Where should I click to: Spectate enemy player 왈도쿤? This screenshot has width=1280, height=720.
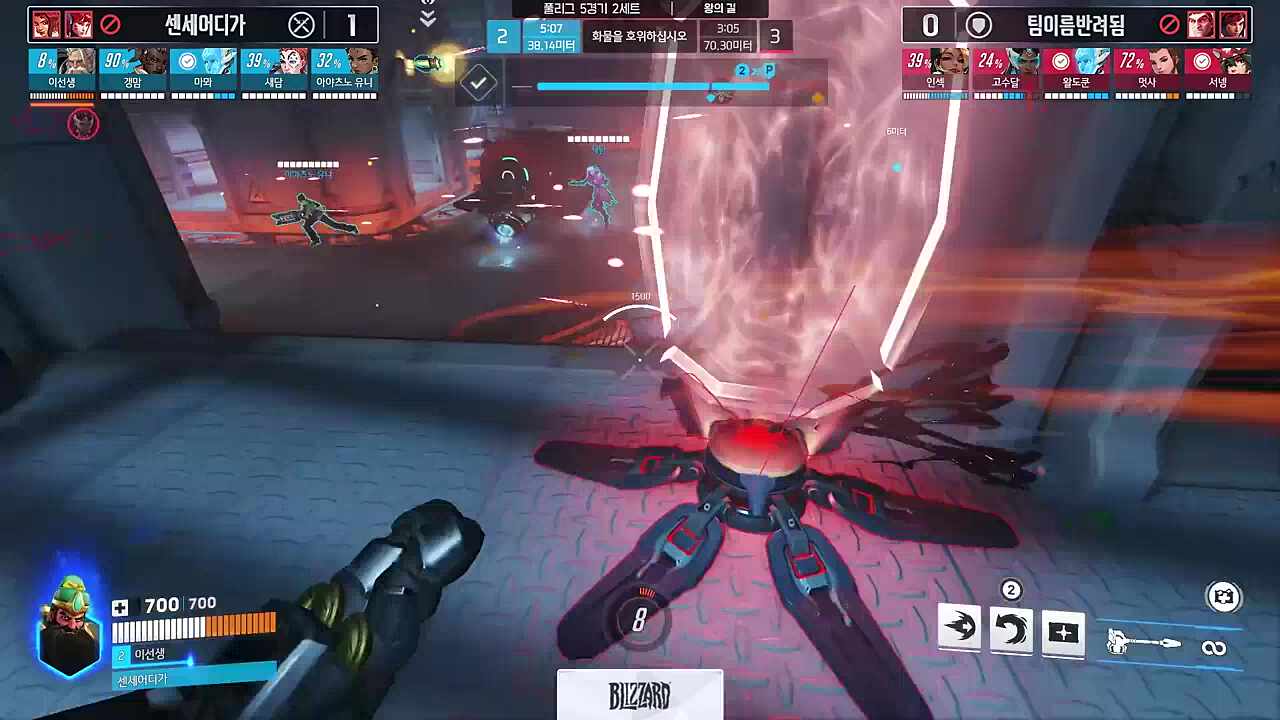coord(1076,70)
